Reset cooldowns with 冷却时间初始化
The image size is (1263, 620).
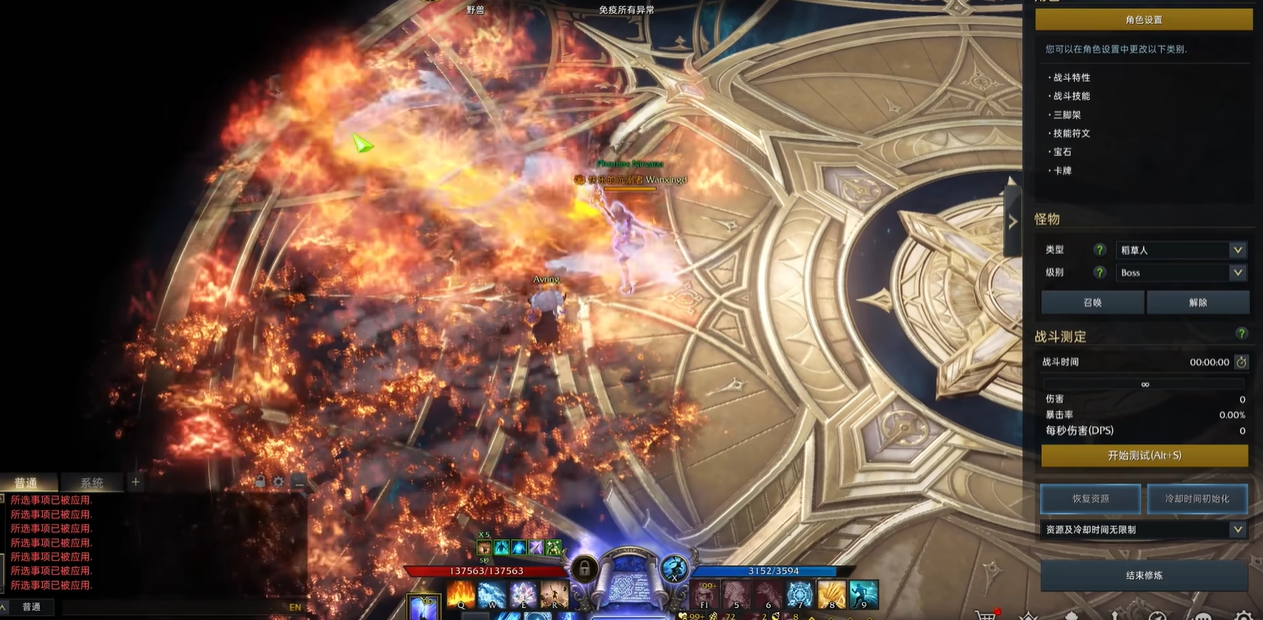tap(1197, 498)
